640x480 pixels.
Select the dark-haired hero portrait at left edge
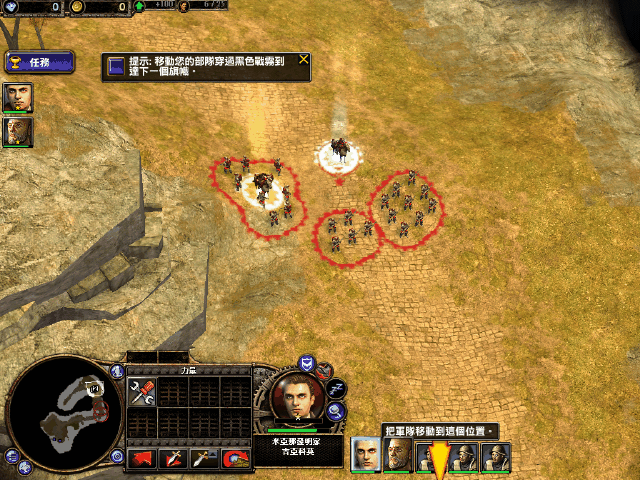point(17,97)
